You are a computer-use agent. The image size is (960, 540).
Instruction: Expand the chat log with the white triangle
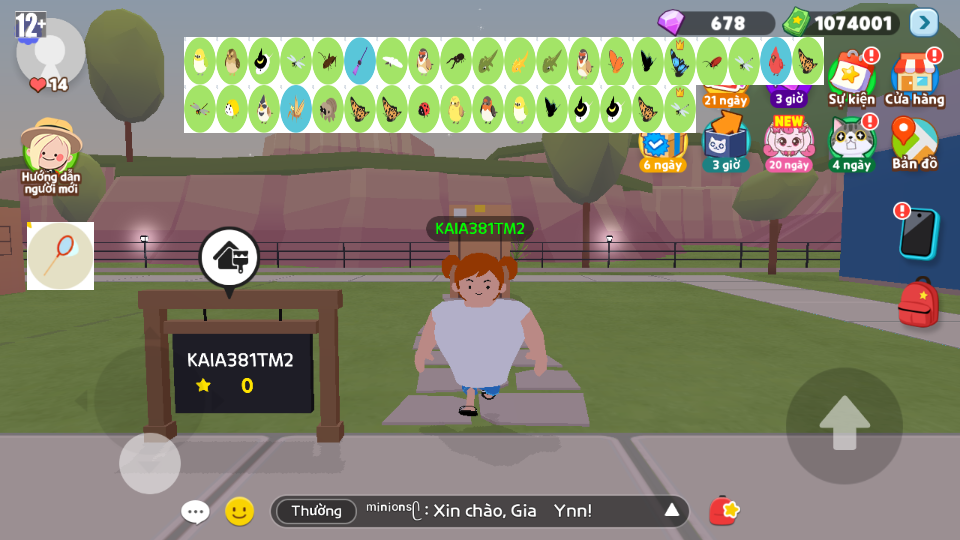(672, 511)
